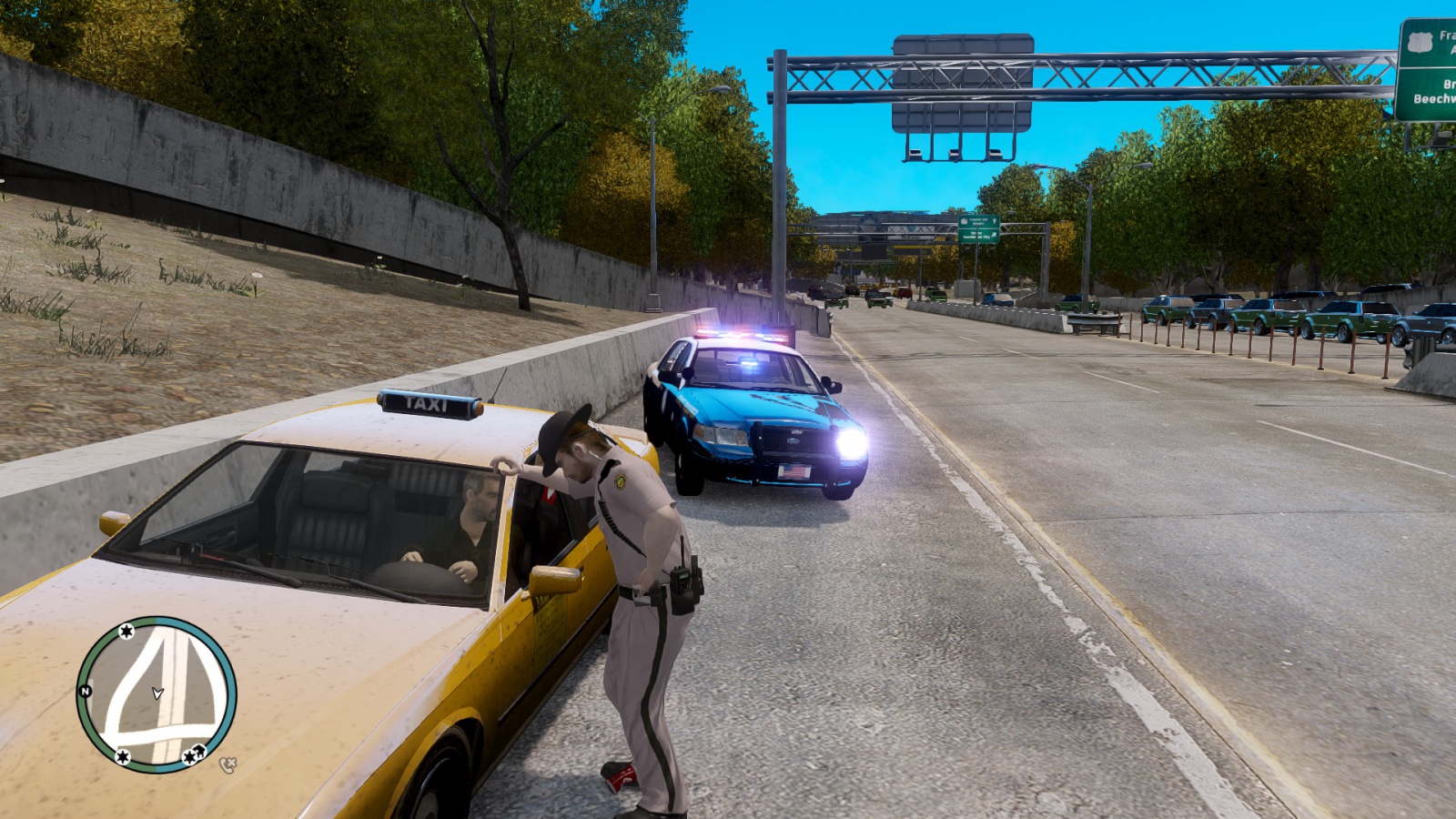The height and width of the screenshot is (819, 1456).
Task: Click the circular radar minimap
Action: 157,694
